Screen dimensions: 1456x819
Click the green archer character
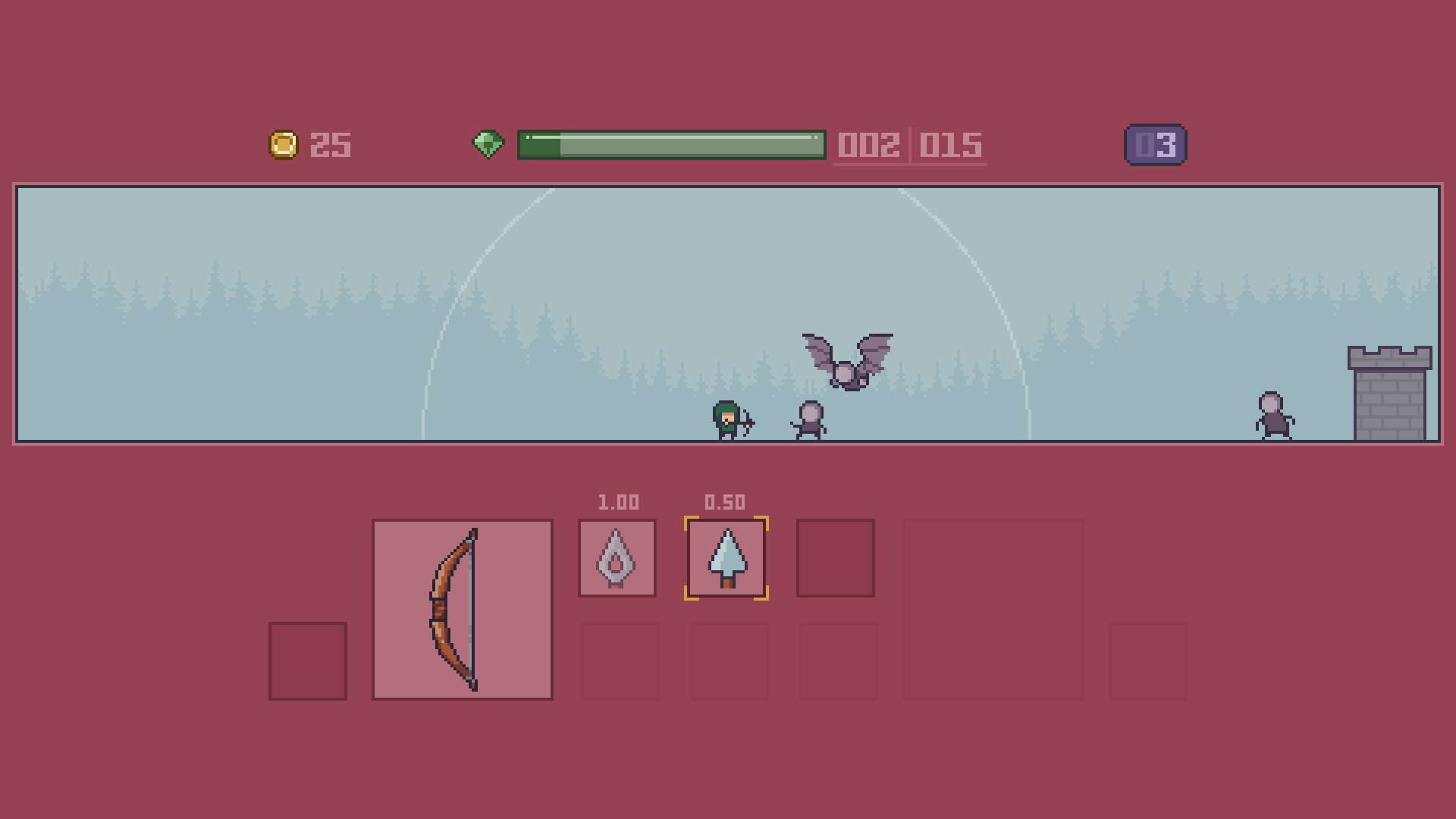[725, 419]
